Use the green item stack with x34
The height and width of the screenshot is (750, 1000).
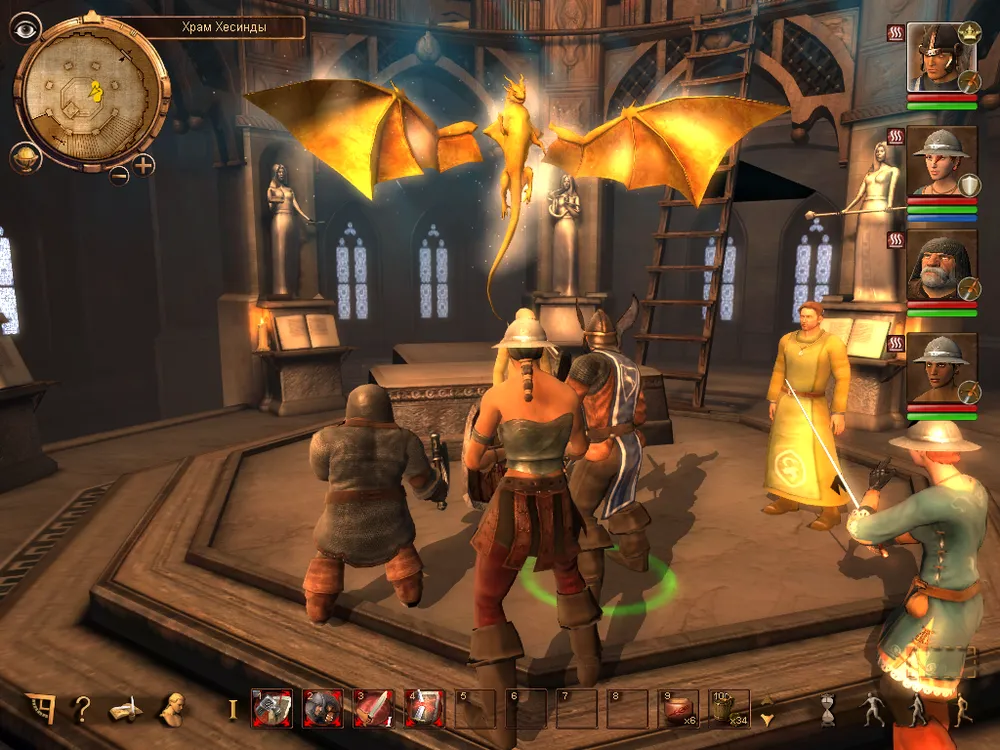click(730, 708)
